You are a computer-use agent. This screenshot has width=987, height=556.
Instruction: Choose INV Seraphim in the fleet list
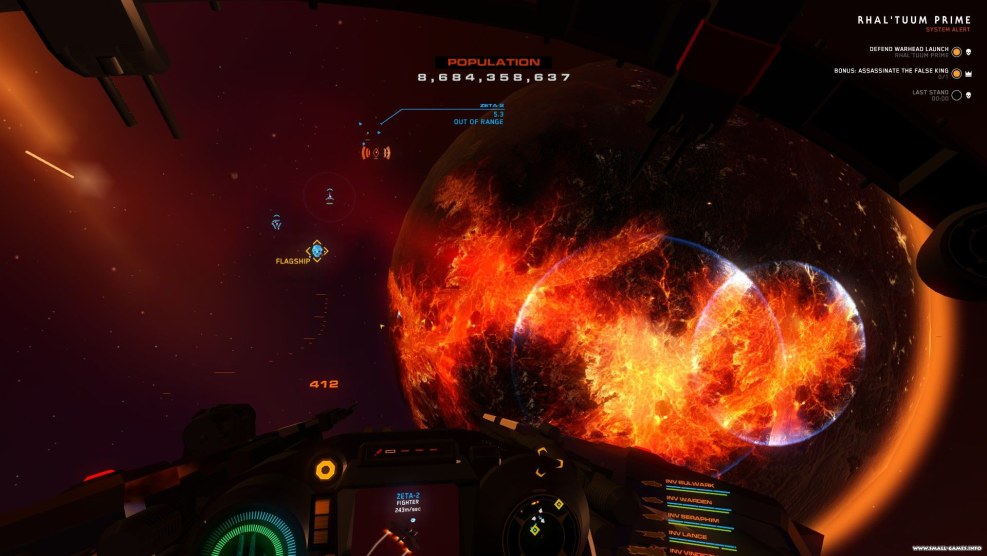(x=694, y=519)
